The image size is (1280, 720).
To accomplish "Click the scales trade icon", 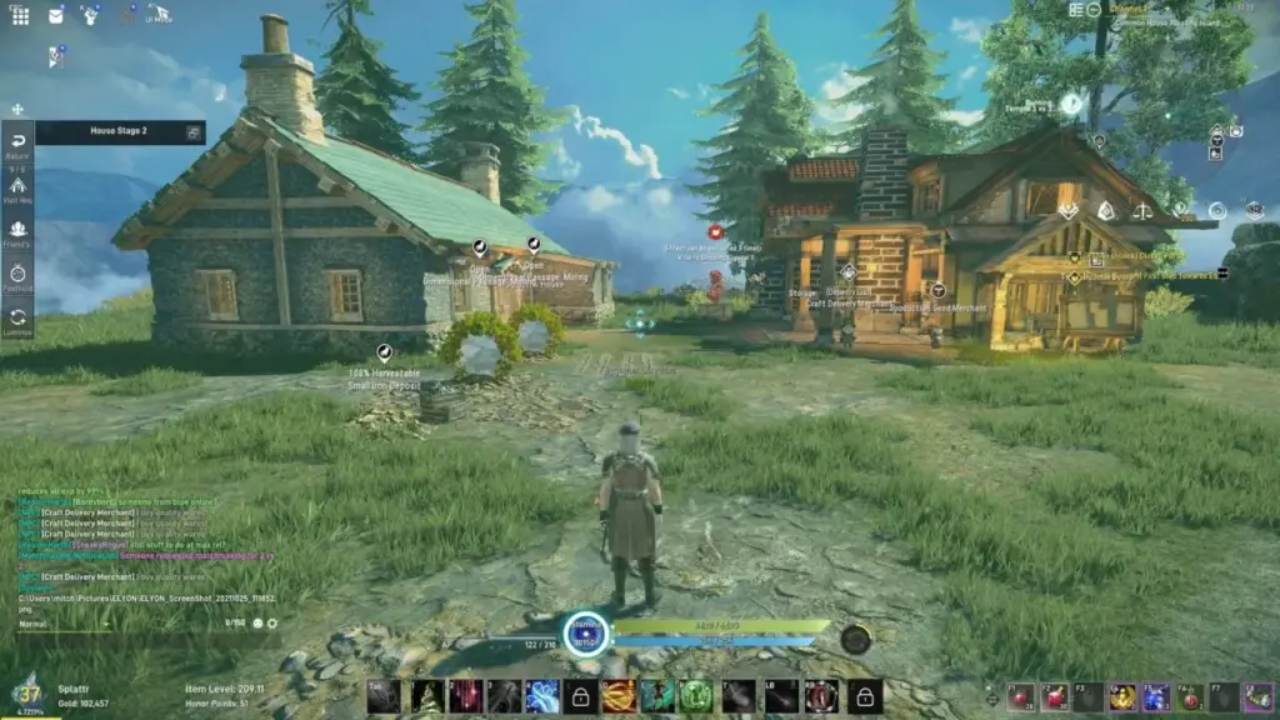I will [1142, 211].
